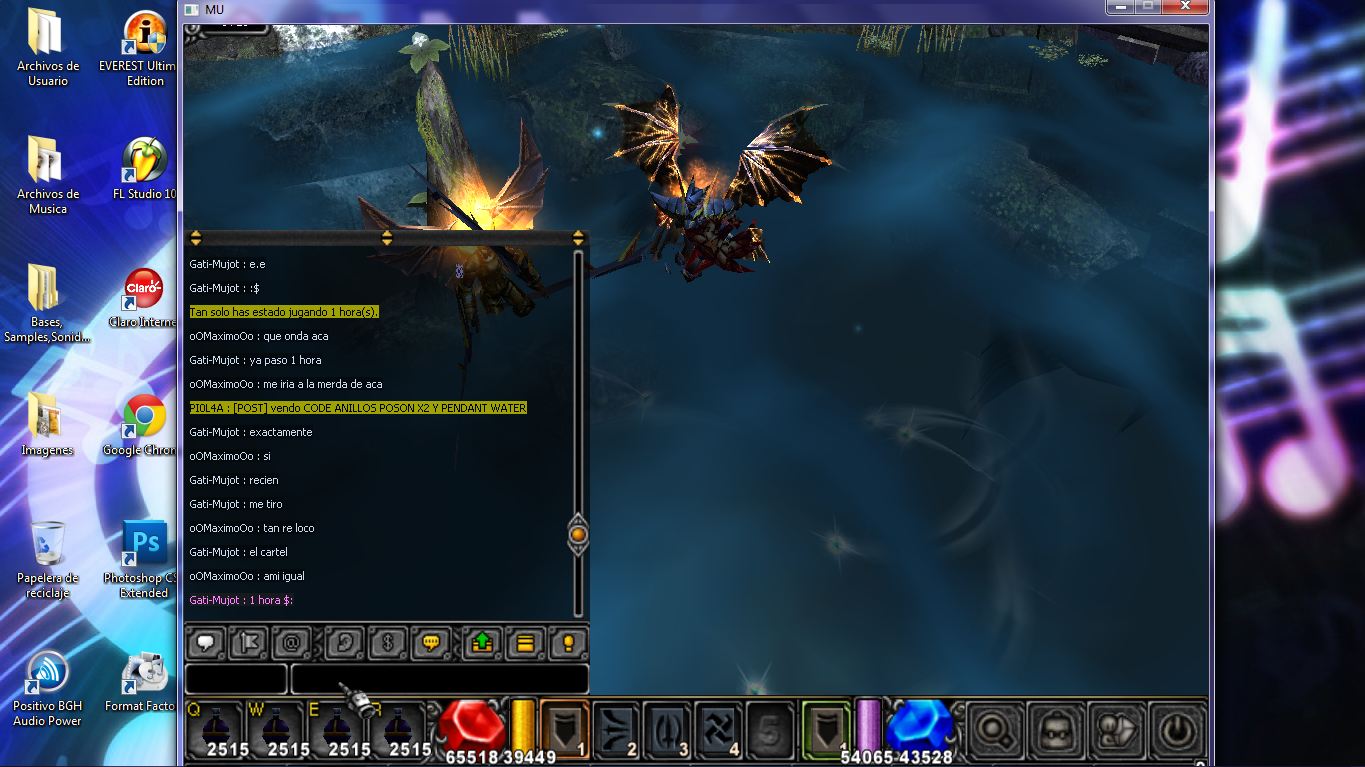Image resolution: width=1365 pixels, height=767 pixels.
Task: Activate the pinwheel skill in slot 4
Action: 717,729
